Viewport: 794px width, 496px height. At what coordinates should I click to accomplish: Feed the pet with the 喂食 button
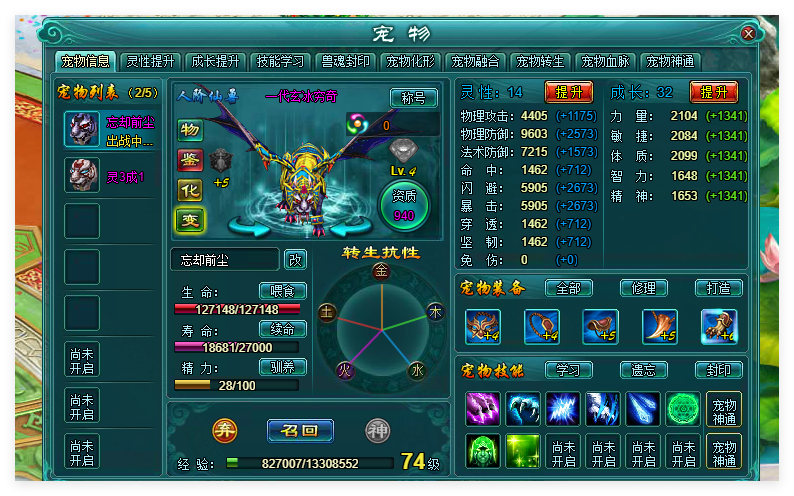(x=282, y=291)
